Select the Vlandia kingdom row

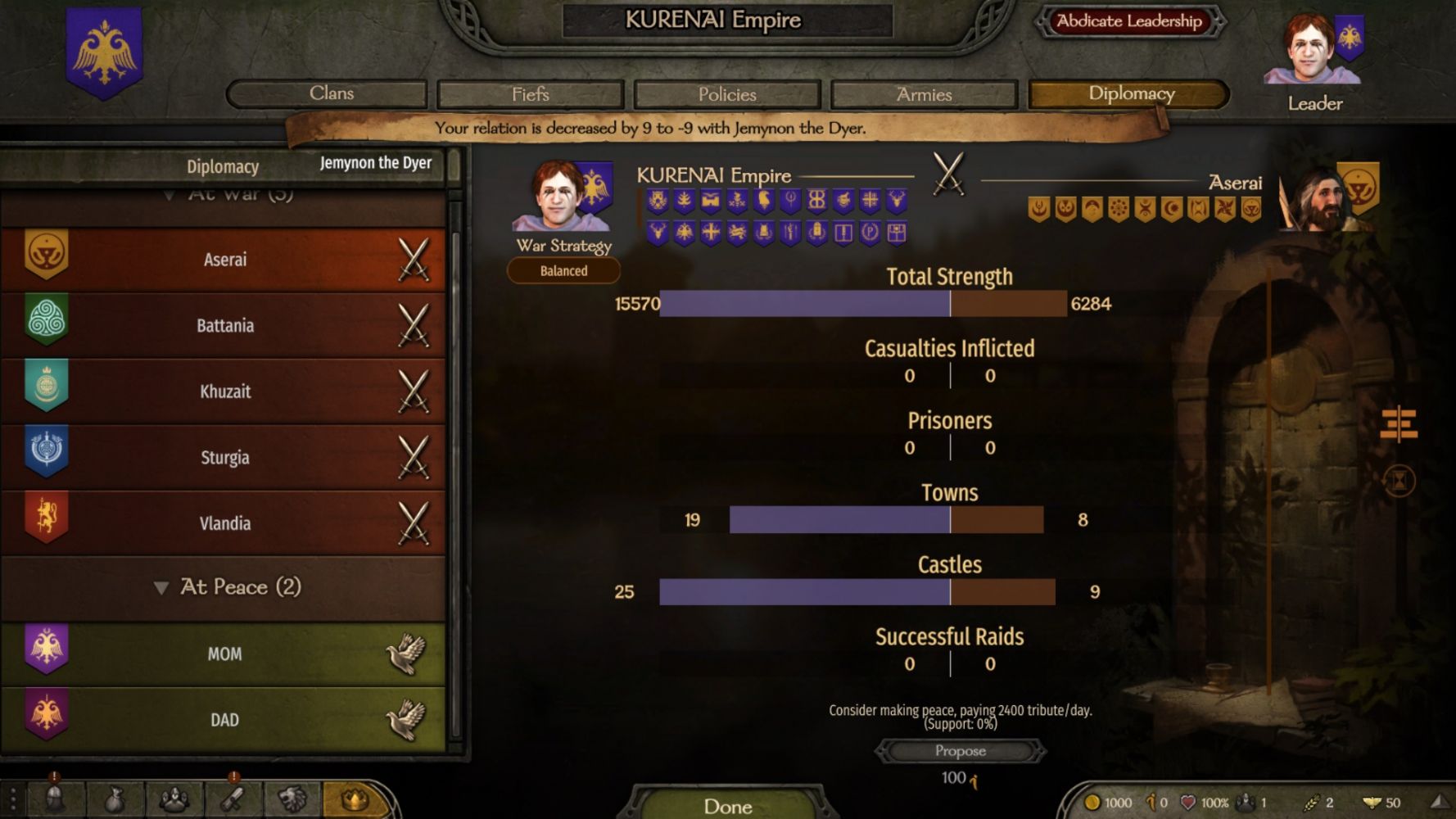(x=224, y=523)
